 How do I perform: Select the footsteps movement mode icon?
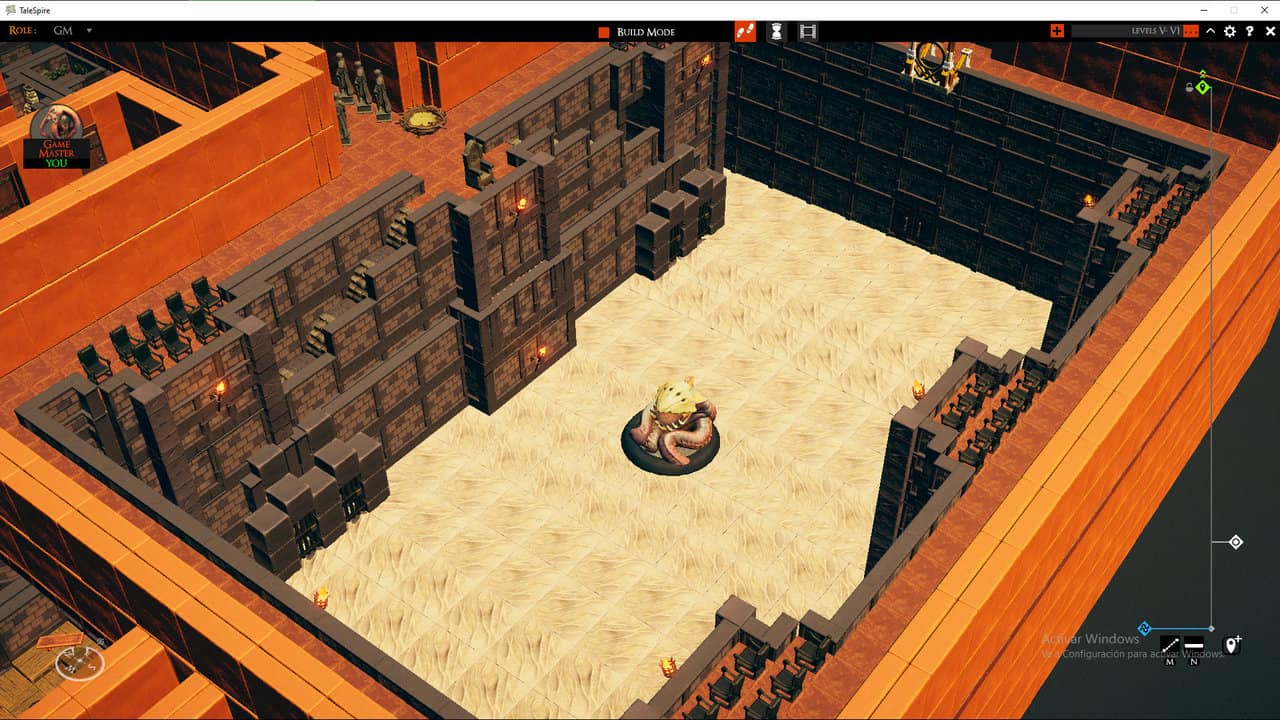[x=745, y=30]
